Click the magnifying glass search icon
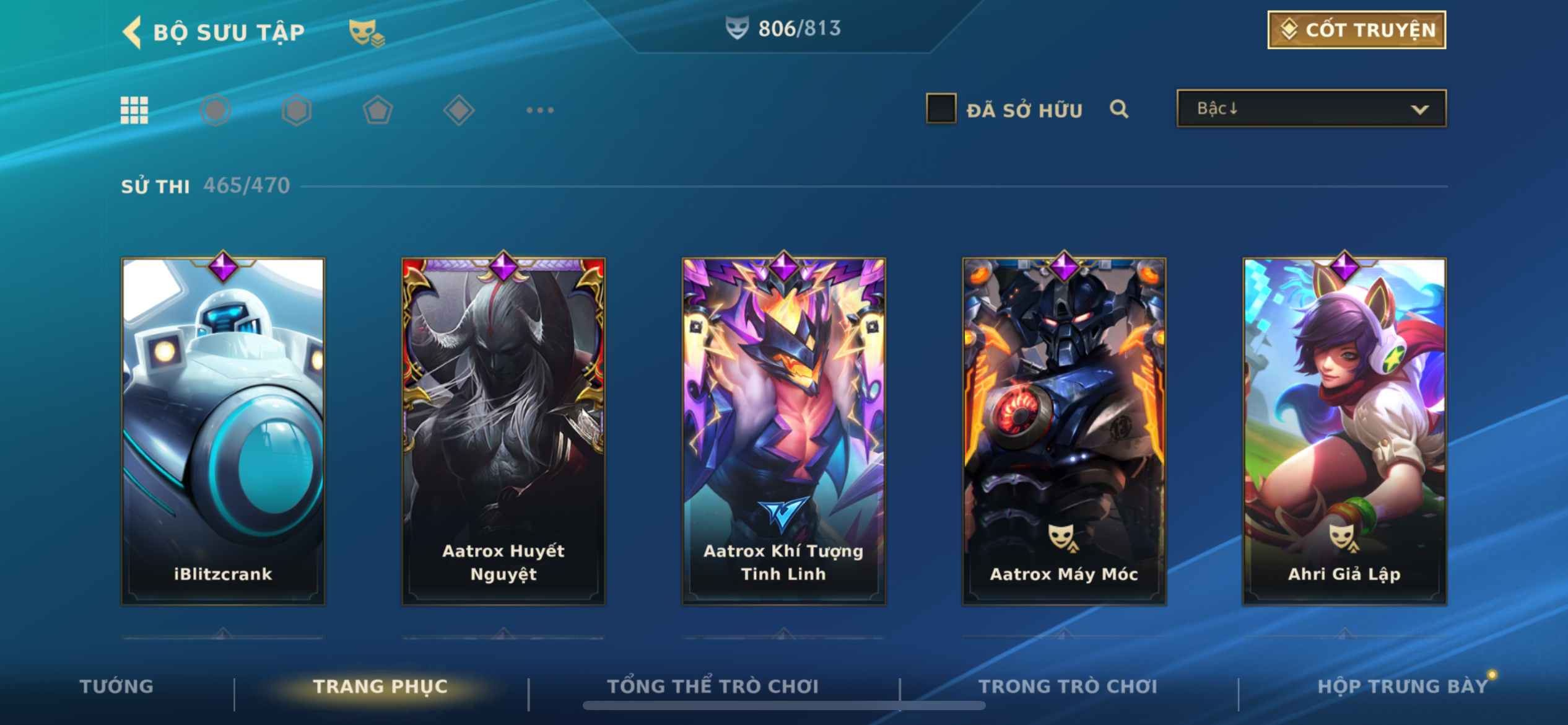Image resolution: width=1568 pixels, height=725 pixels. [1119, 110]
